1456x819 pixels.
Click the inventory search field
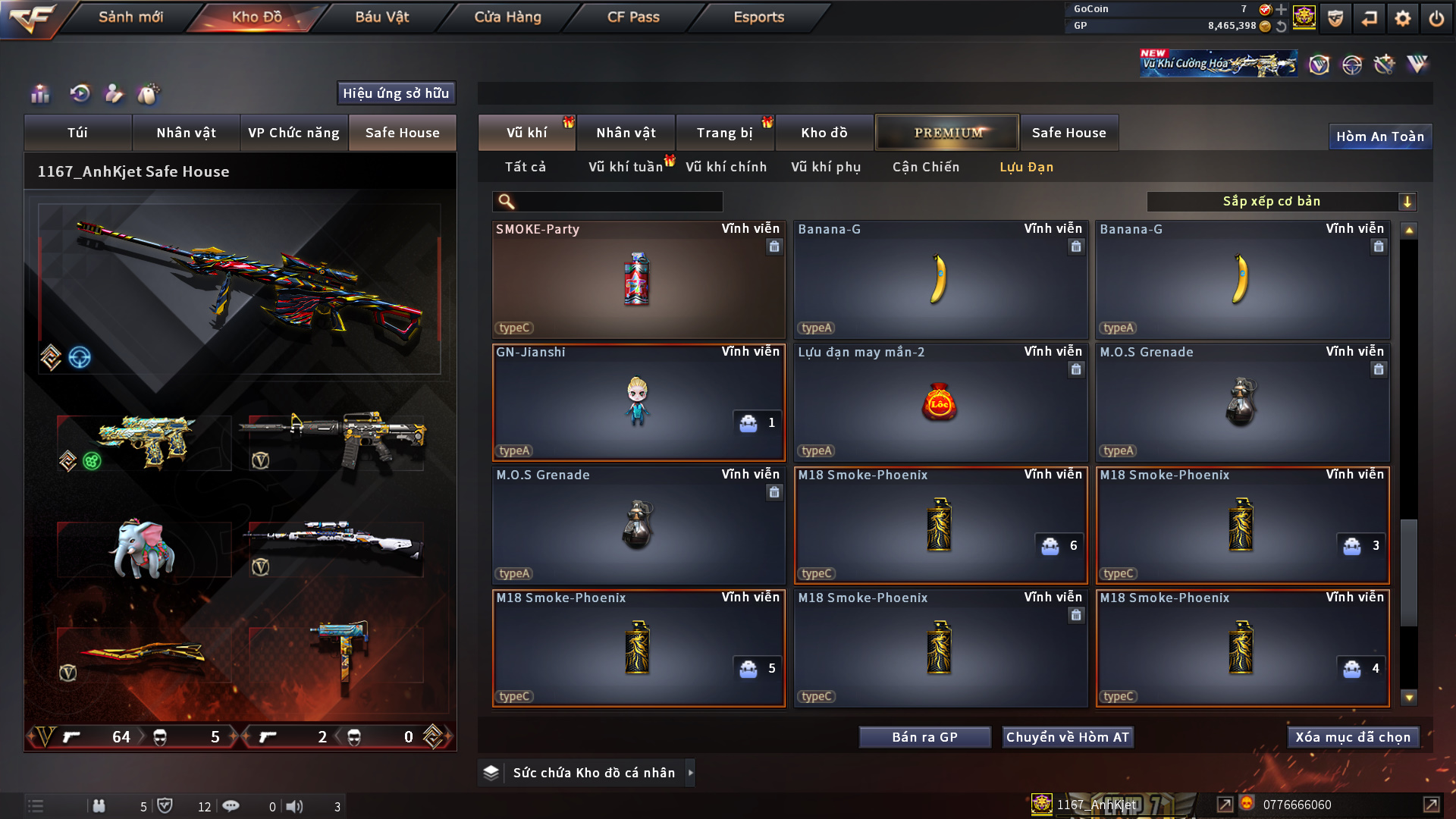click(618, 202)
